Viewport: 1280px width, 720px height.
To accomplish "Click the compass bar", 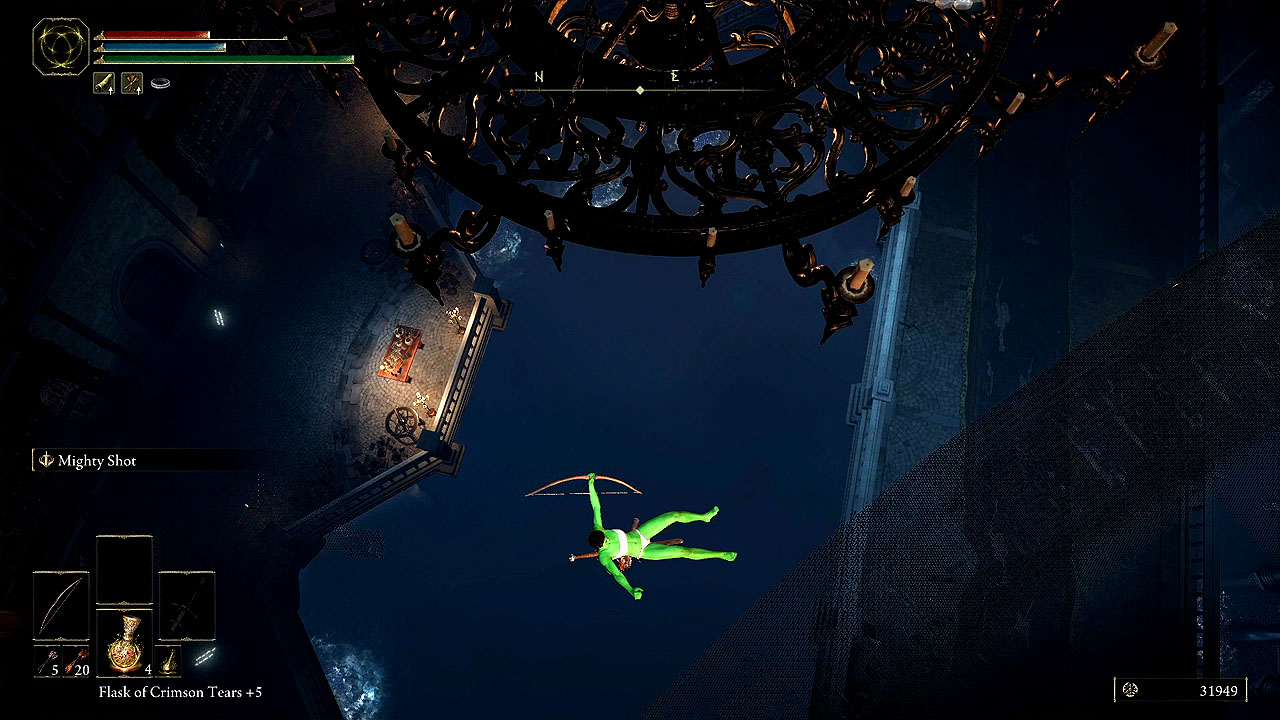I will [x=640, y=89].
